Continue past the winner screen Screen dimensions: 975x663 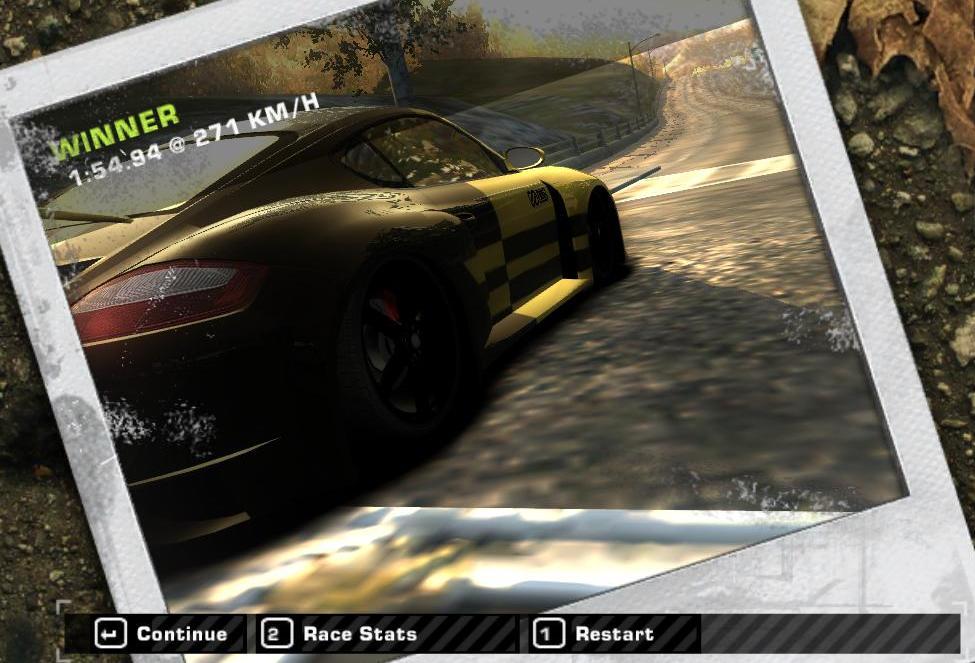[x=162, y=633]
